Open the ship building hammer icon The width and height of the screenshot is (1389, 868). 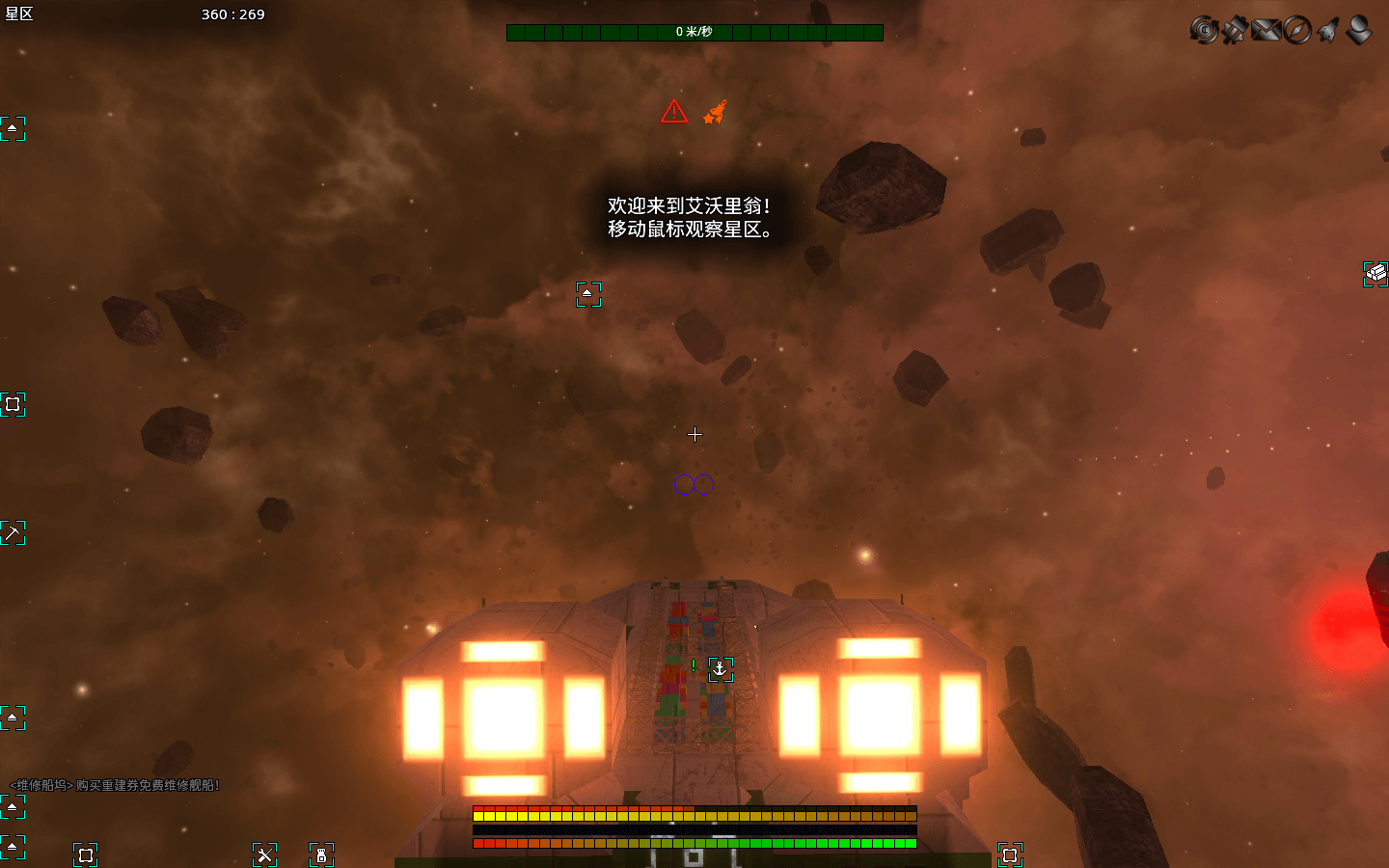point(1234,30)
